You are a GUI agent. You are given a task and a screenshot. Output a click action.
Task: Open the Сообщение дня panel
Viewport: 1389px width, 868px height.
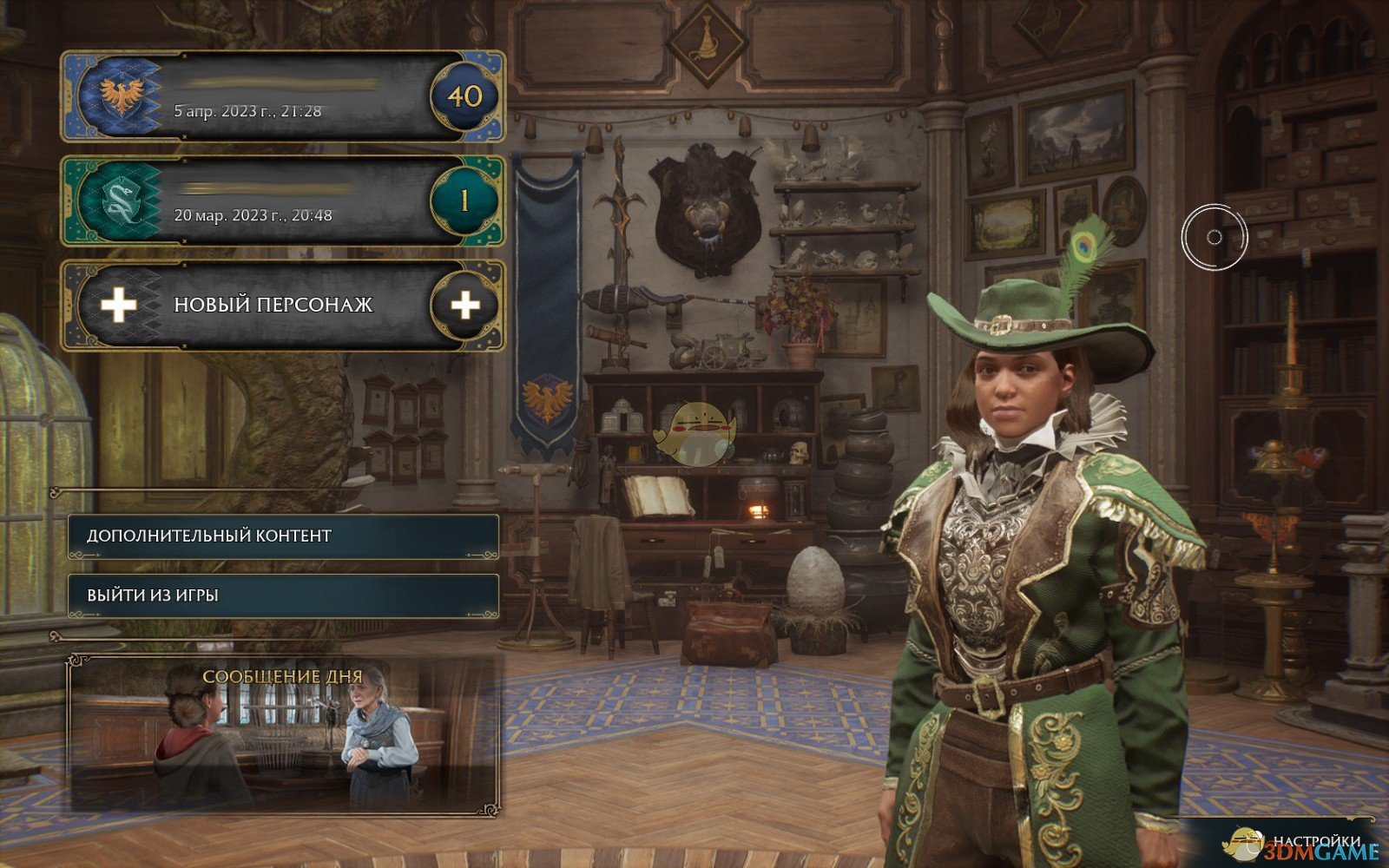click(283, 736)
